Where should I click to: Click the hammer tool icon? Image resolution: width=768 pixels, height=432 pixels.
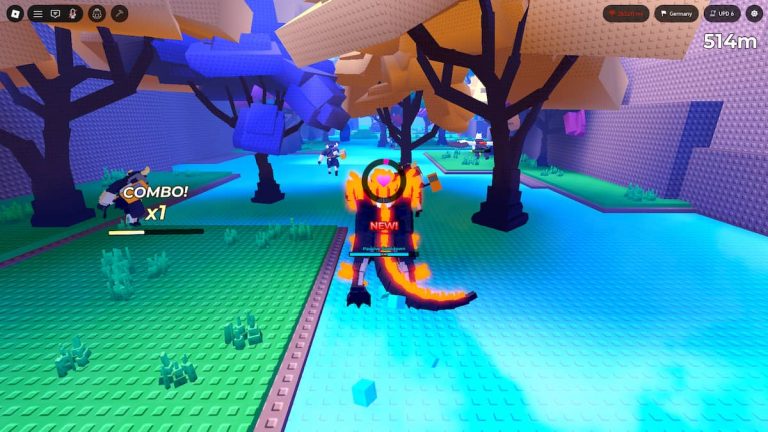pyautogui.click(x=119, y=13)
